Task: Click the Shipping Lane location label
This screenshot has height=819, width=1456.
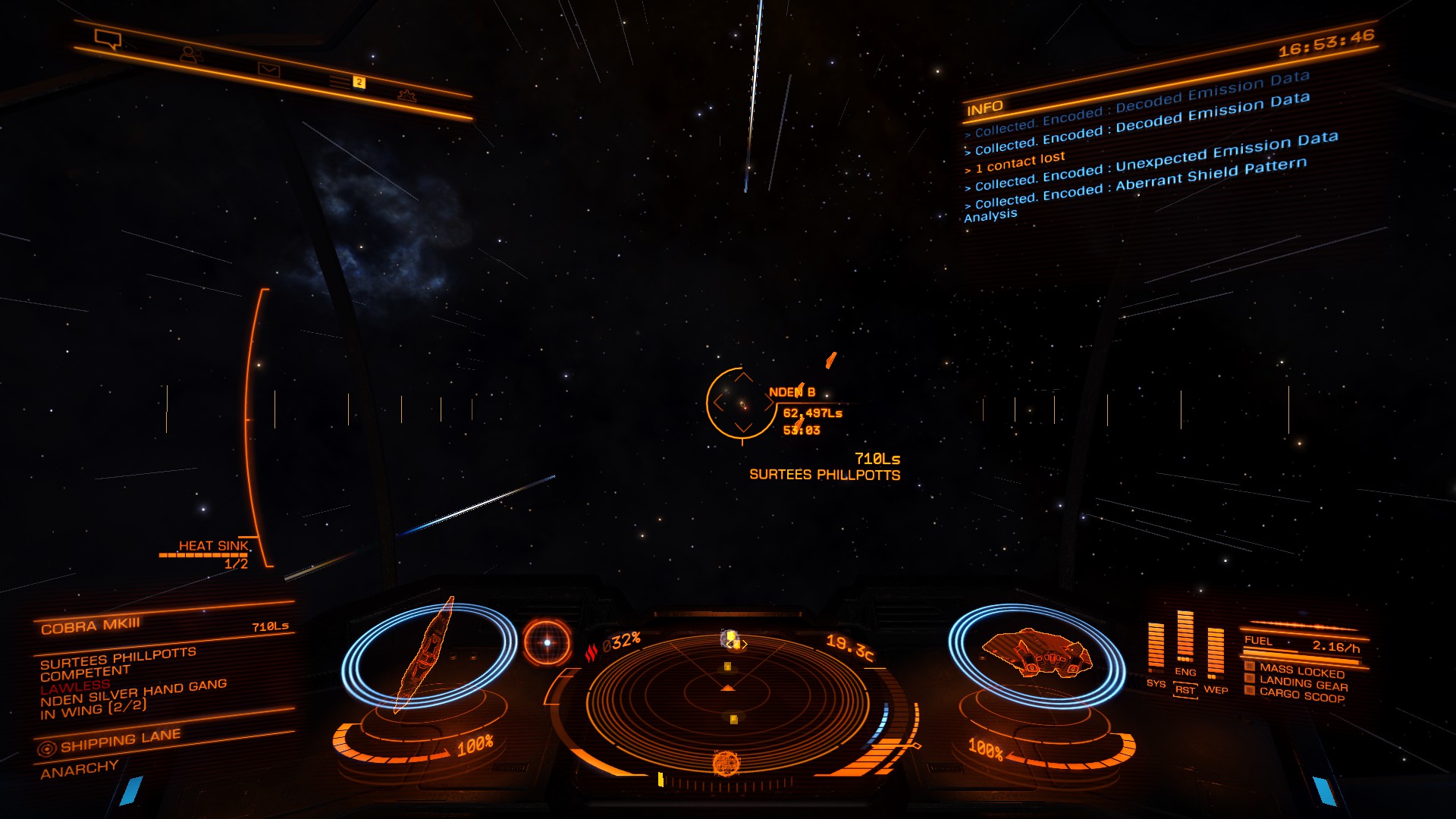Action: [120, 740]
